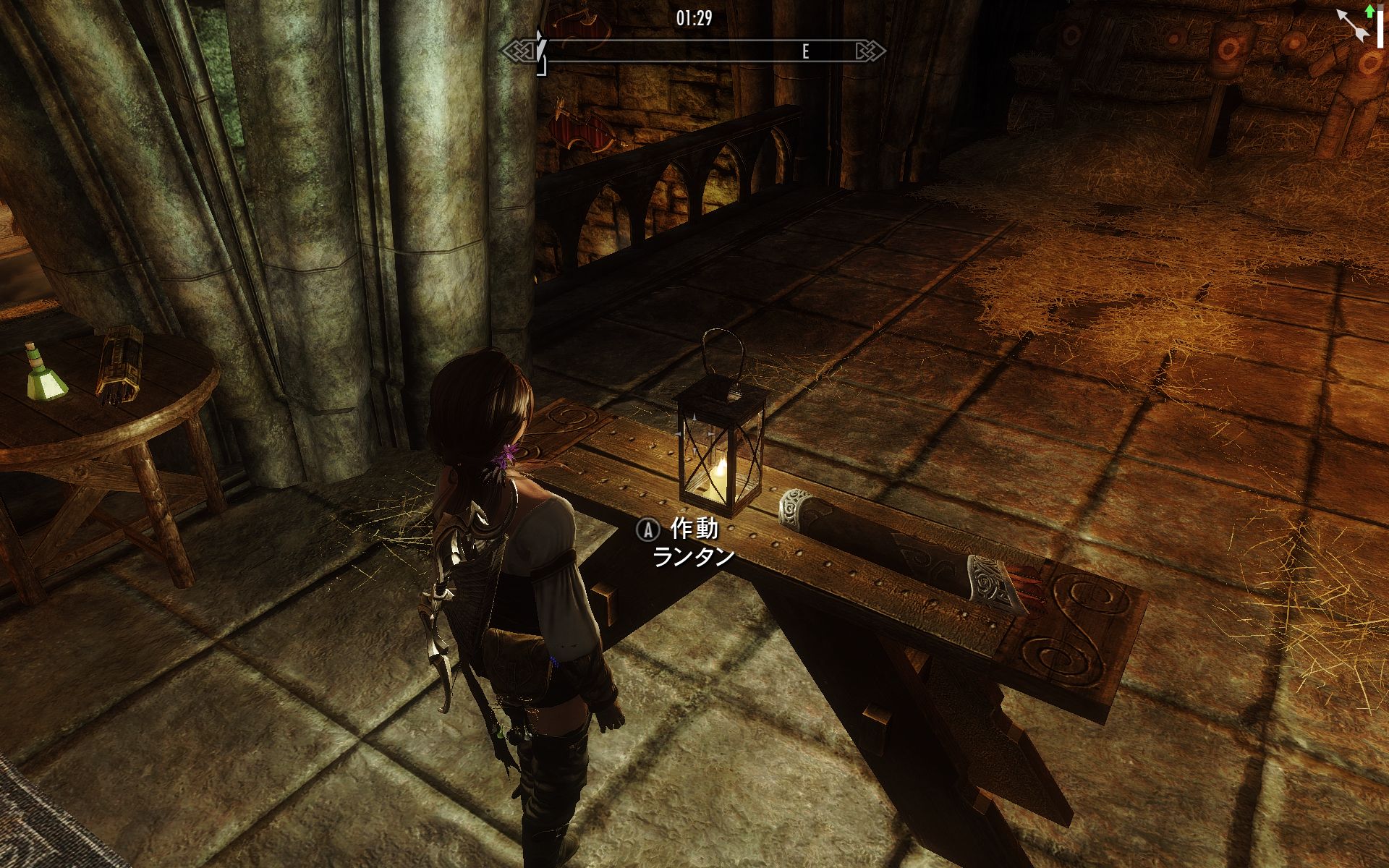Click the left knotwork end of the compass
The width and height of the screenshot is (1389, 868).
click(x=519, y=49)
